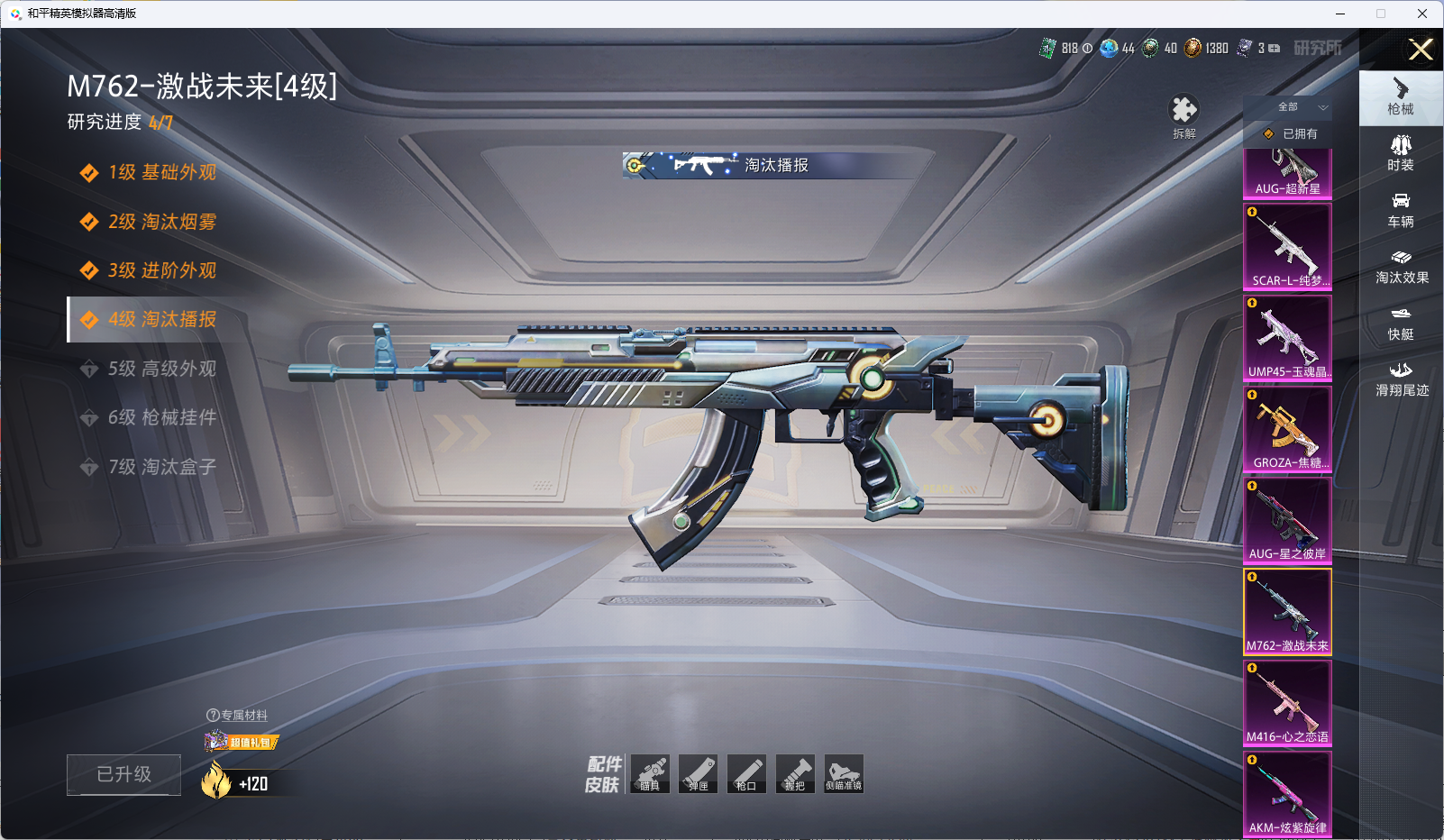Show level 7 淘汰盒子 entry
Image resolution: width=1444 pixels, height=840 pixels.
coord(160,467)
